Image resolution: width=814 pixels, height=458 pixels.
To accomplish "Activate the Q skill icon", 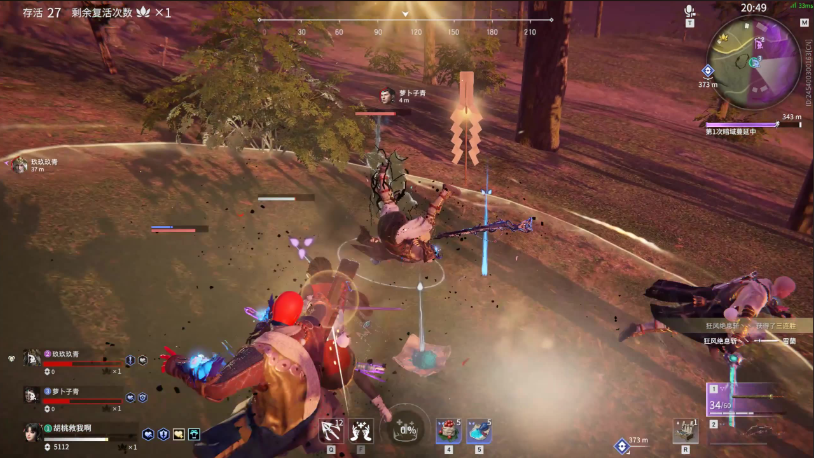I will [x=330, y=429].
